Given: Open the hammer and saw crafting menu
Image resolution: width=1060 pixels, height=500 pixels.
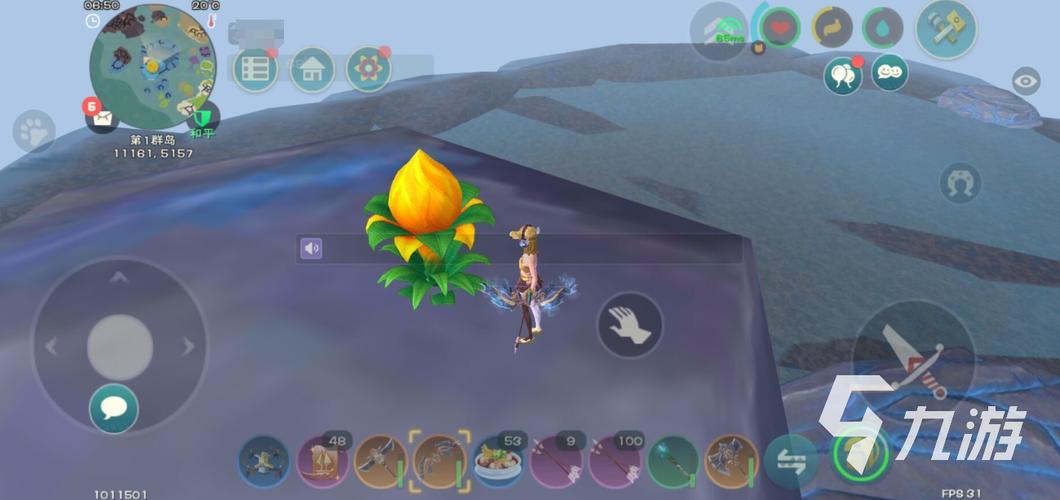Looking at the screenshot, I should tap(945, 29).
